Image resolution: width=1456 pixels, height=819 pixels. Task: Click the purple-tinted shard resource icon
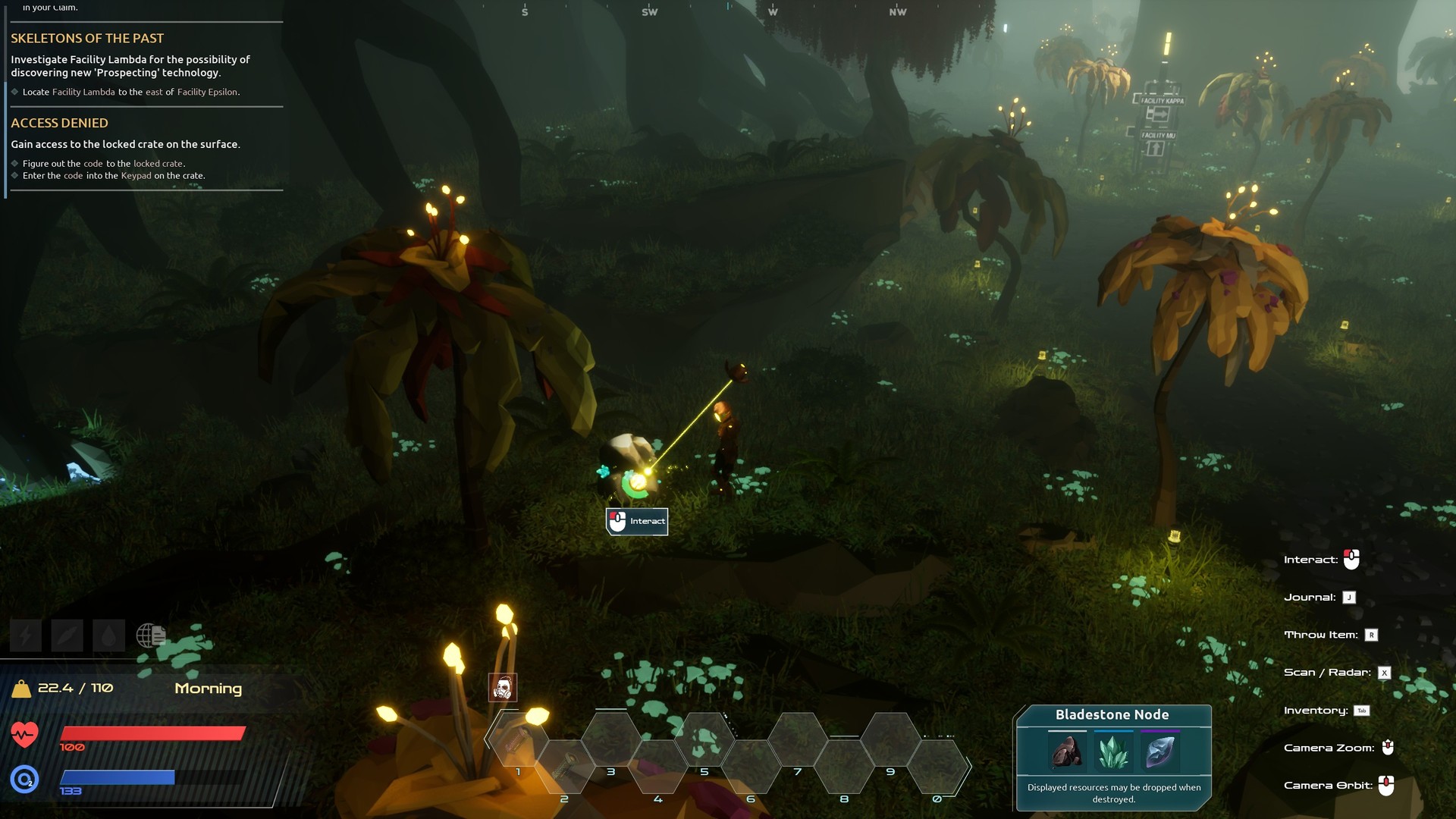pyautogui.click(x=1159, y=752)
